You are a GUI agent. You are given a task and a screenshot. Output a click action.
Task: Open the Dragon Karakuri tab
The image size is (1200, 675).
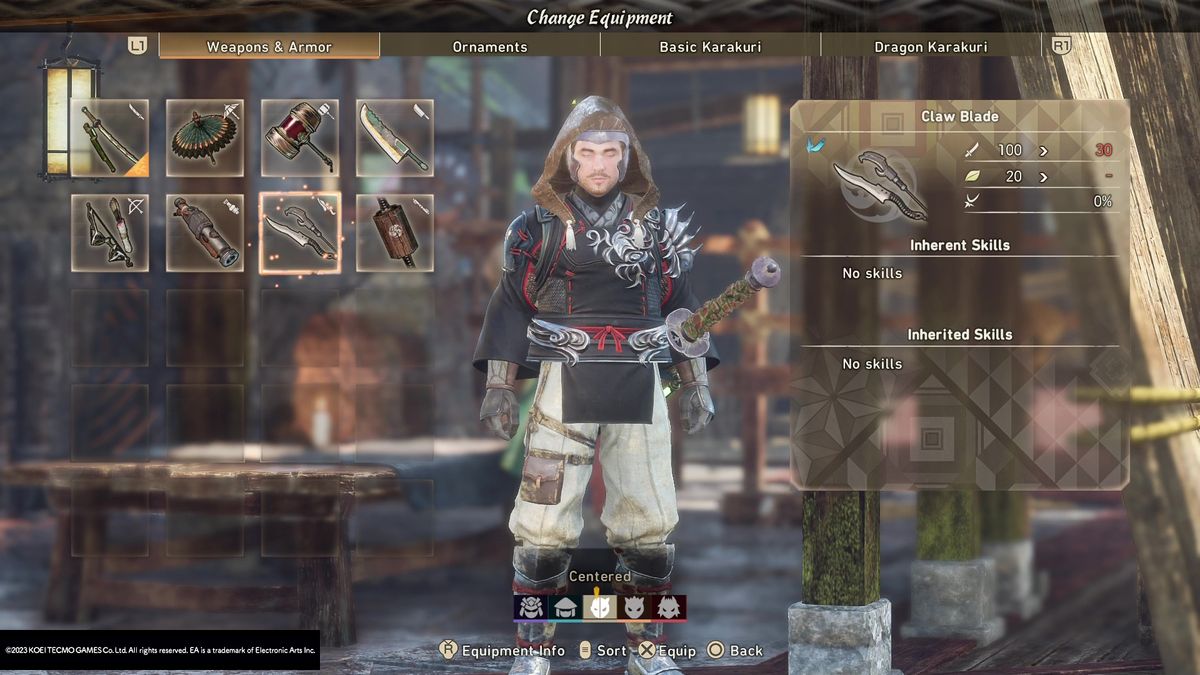point(930,46)
